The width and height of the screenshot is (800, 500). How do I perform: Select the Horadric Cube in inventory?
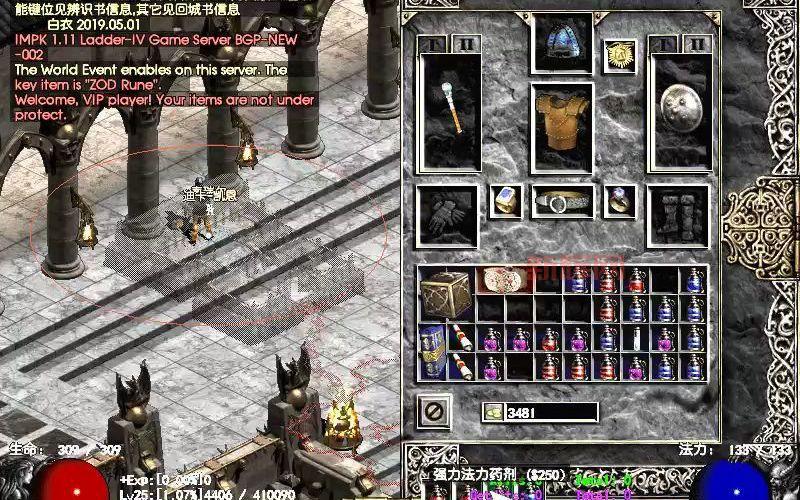point(446,294)
